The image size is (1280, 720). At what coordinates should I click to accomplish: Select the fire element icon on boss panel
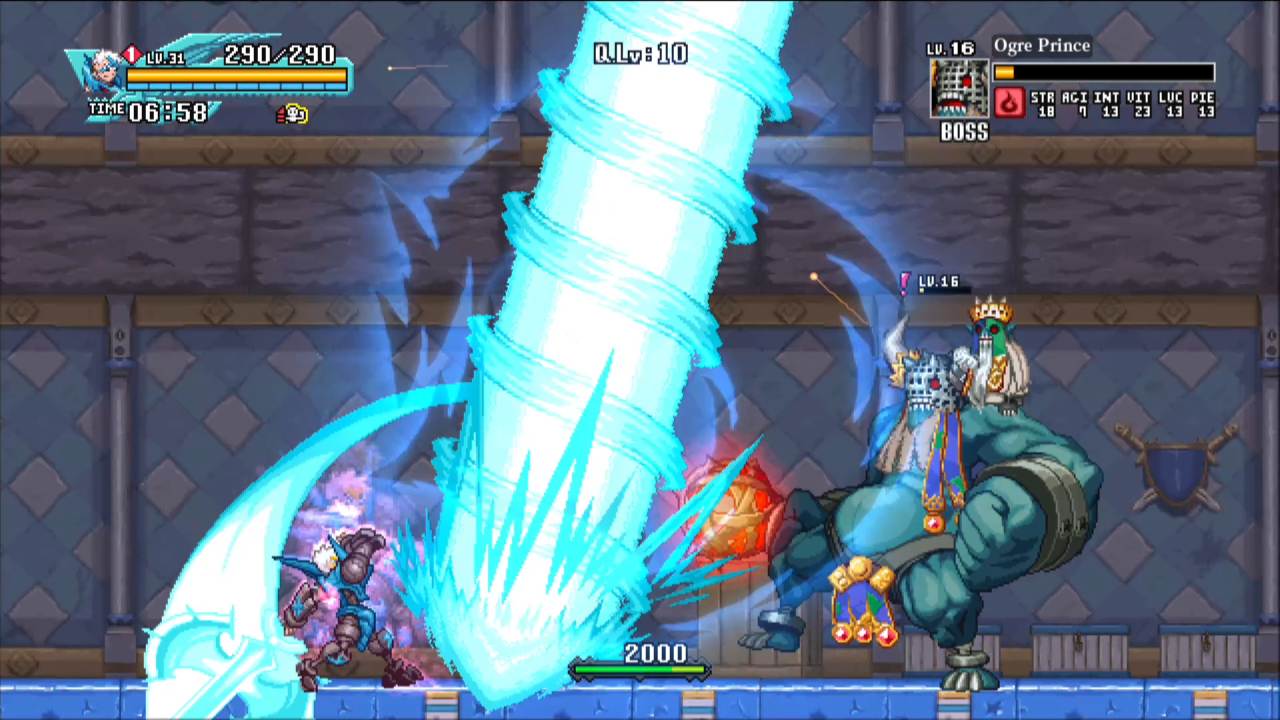coord(1009,104)
